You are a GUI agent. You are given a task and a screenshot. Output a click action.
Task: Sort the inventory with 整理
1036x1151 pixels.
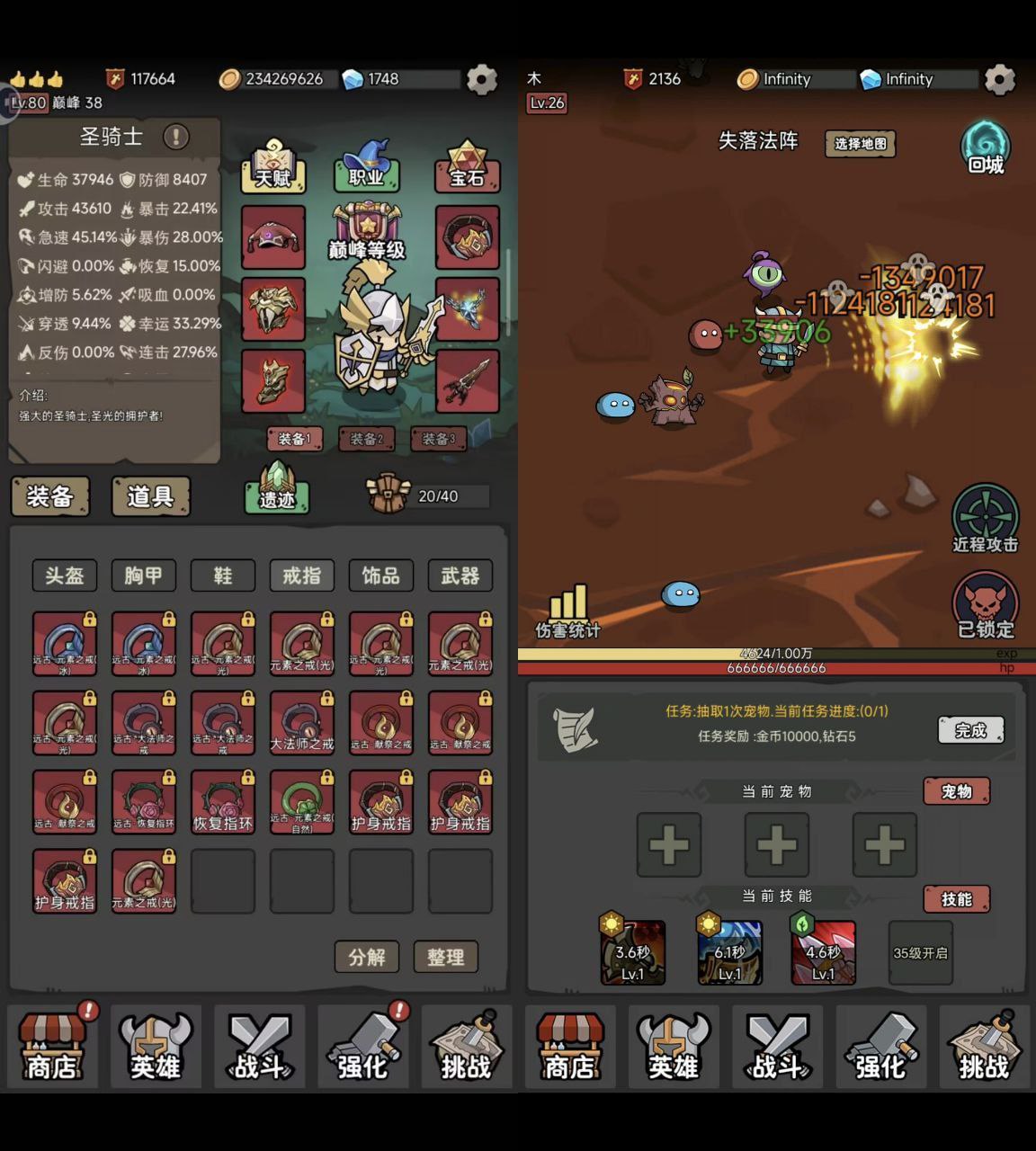[446, 957]
